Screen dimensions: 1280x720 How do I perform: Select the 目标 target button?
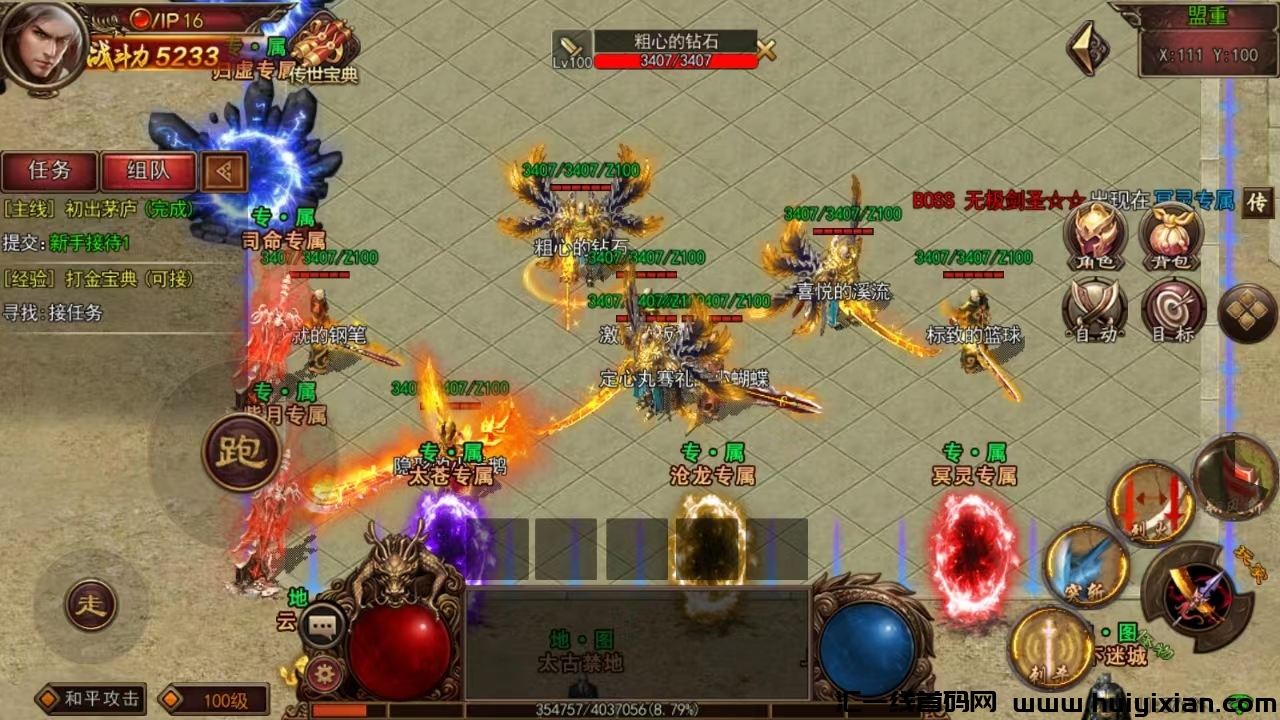(x=1171, y=310)
